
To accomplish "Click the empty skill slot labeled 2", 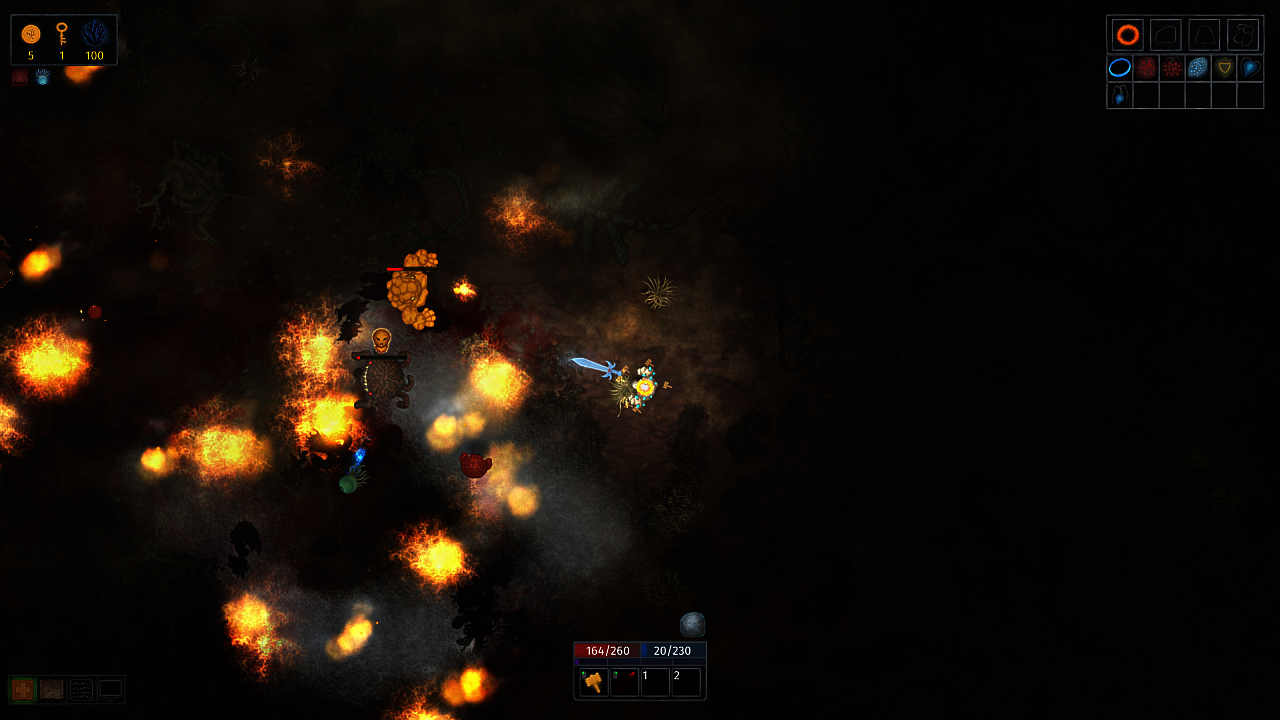I will pos(686,681).
